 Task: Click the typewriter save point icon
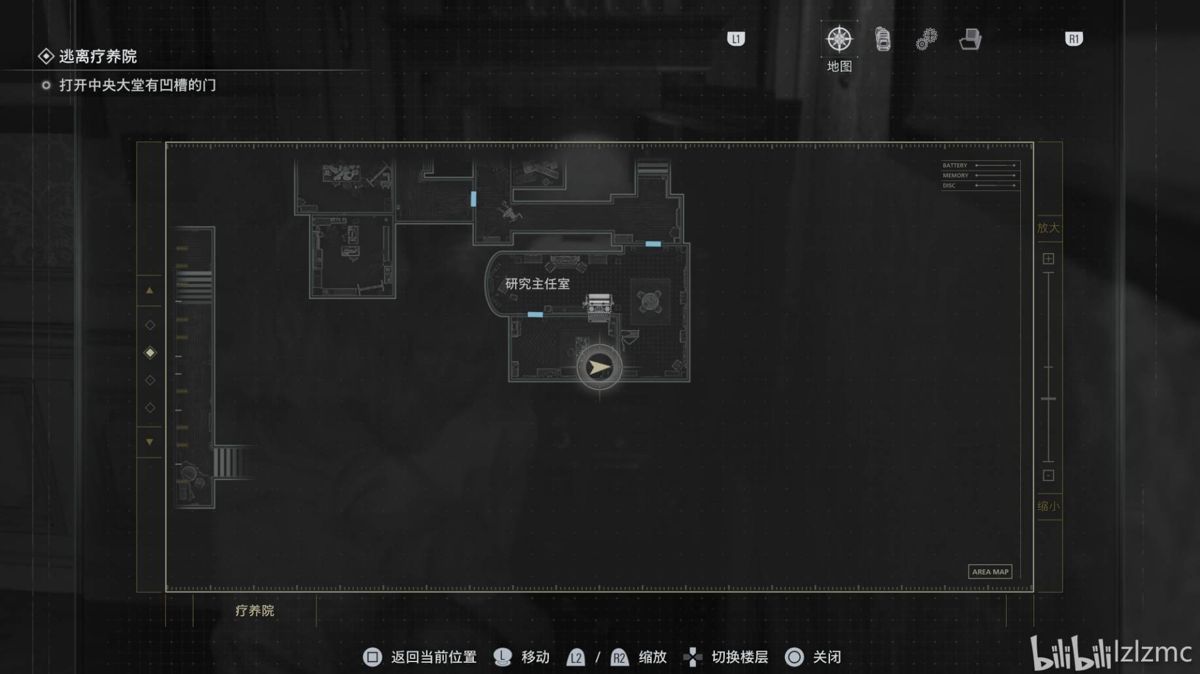coord(600,305)
